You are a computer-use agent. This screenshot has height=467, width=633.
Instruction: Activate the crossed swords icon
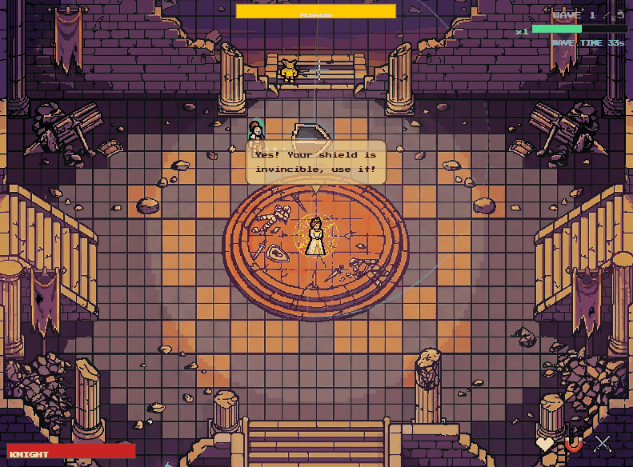pyautogui.click(x=603, y=442)
